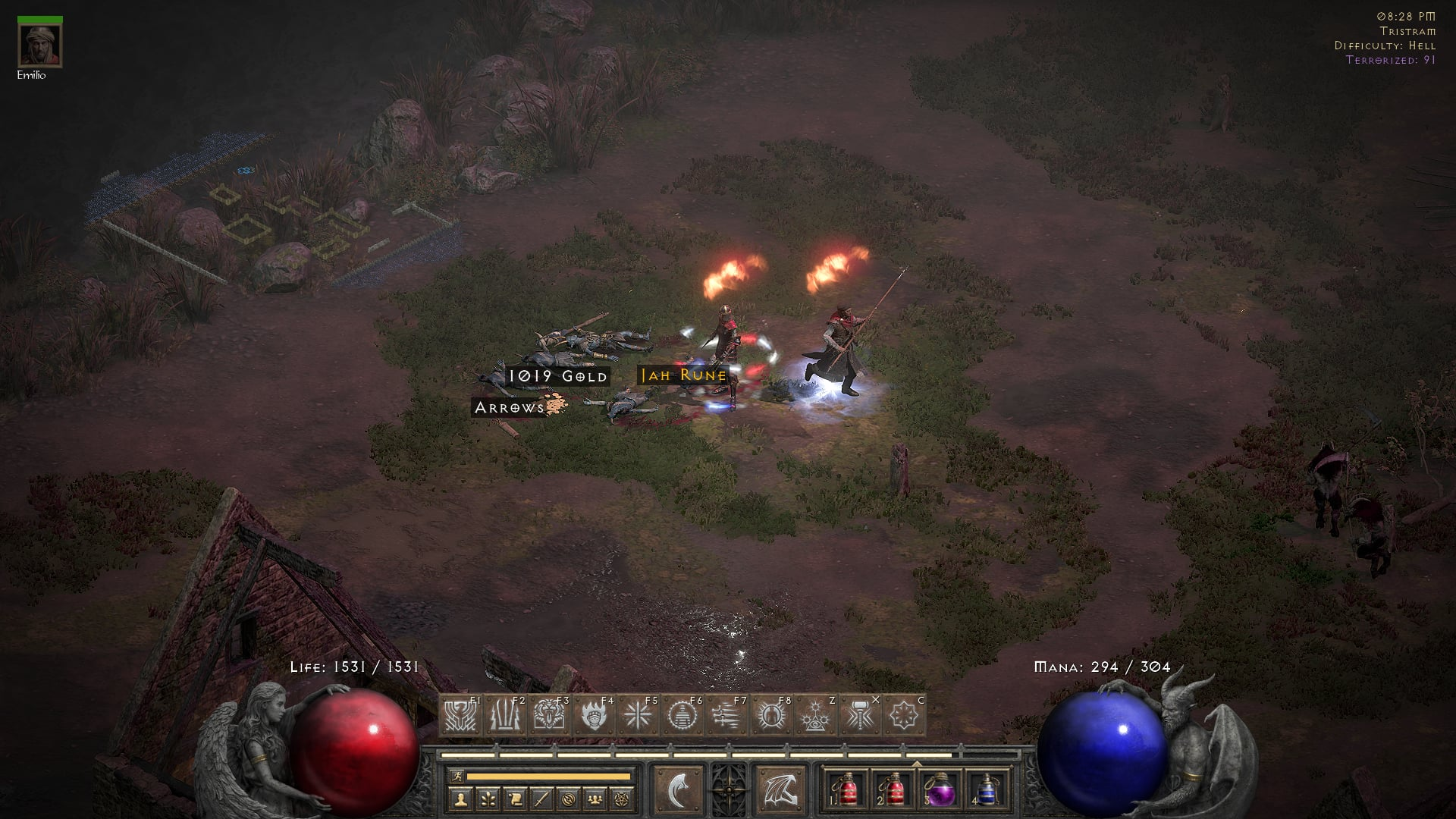Select the bat-wing right-click skill
This screenshot has height=819, width=1456.
pos(781,790)
